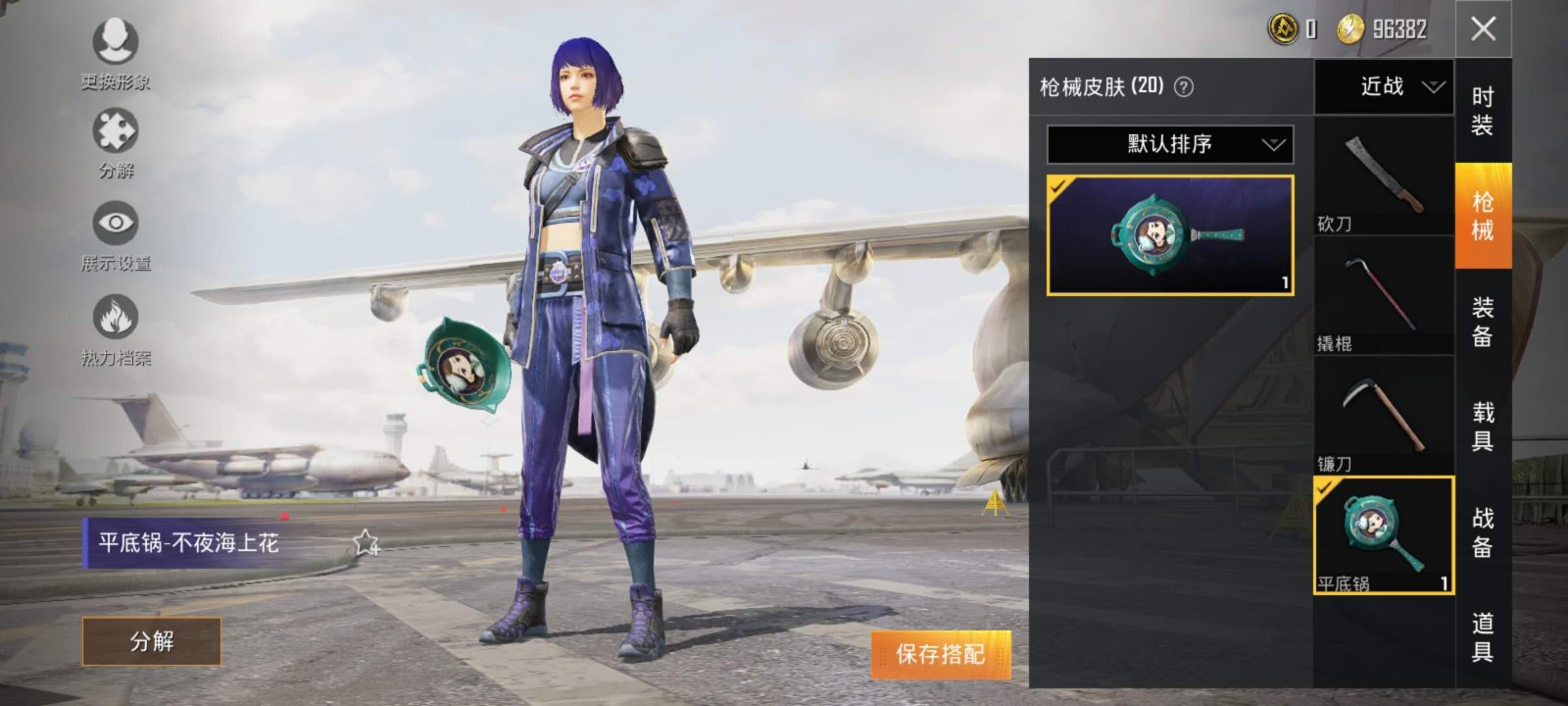The height and width of the screenshot is (706, 1568).
Task: Choose the 平底锅 frying pan weapon type
Action: [x=1383, y=535]
